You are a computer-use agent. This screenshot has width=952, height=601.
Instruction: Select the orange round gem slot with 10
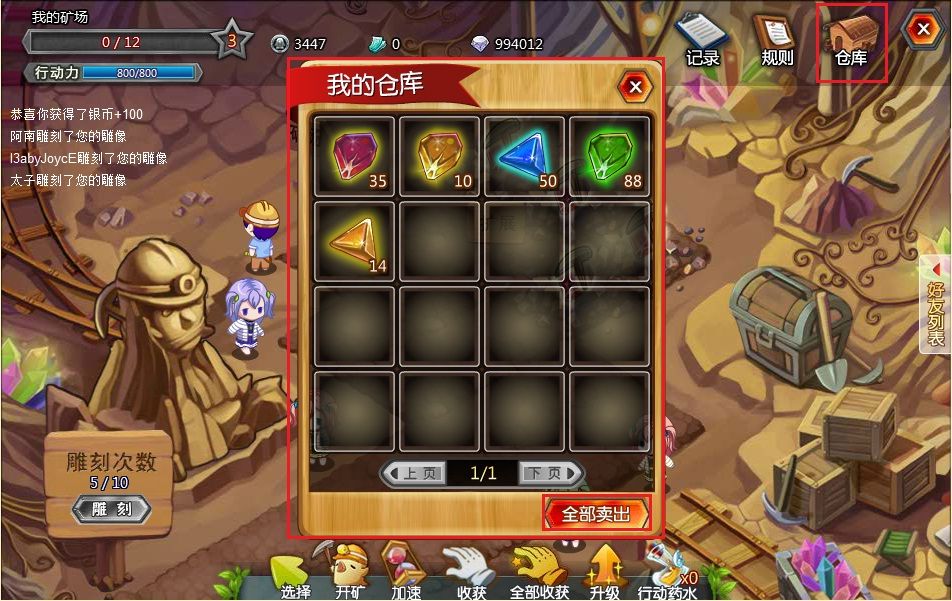click(440, 156)
